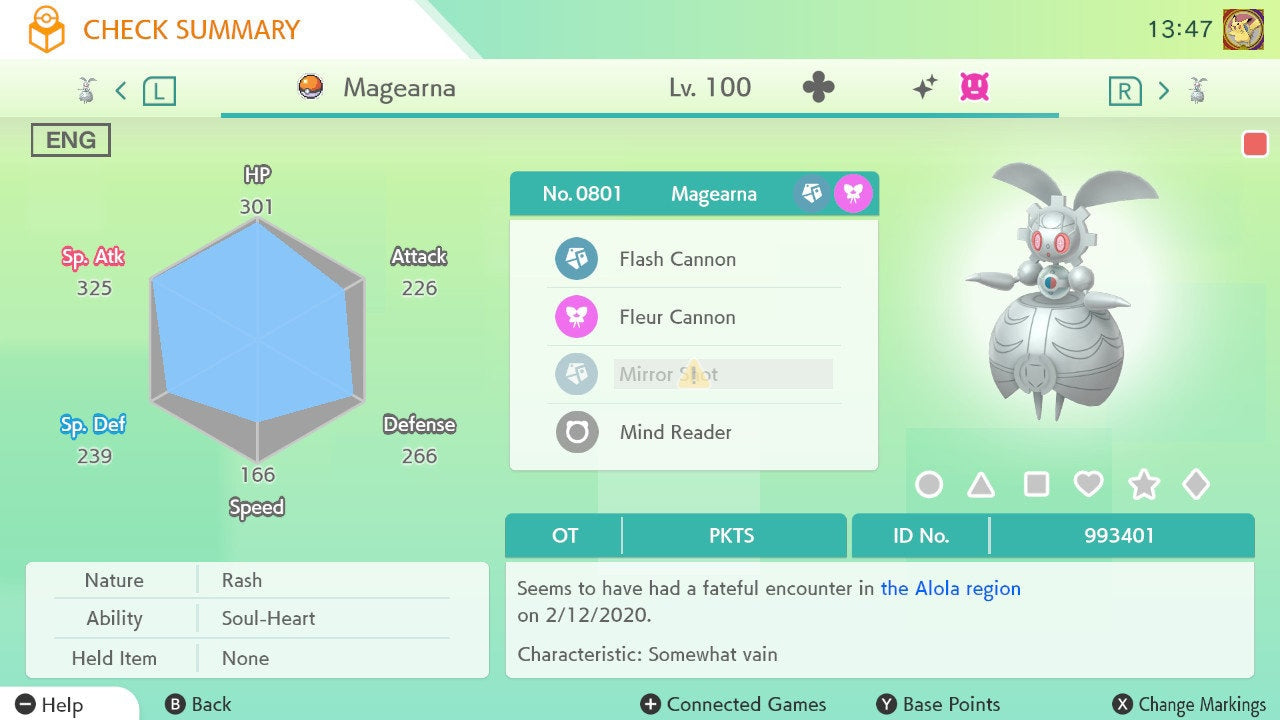Open Change Markings

click(1189, 705)
